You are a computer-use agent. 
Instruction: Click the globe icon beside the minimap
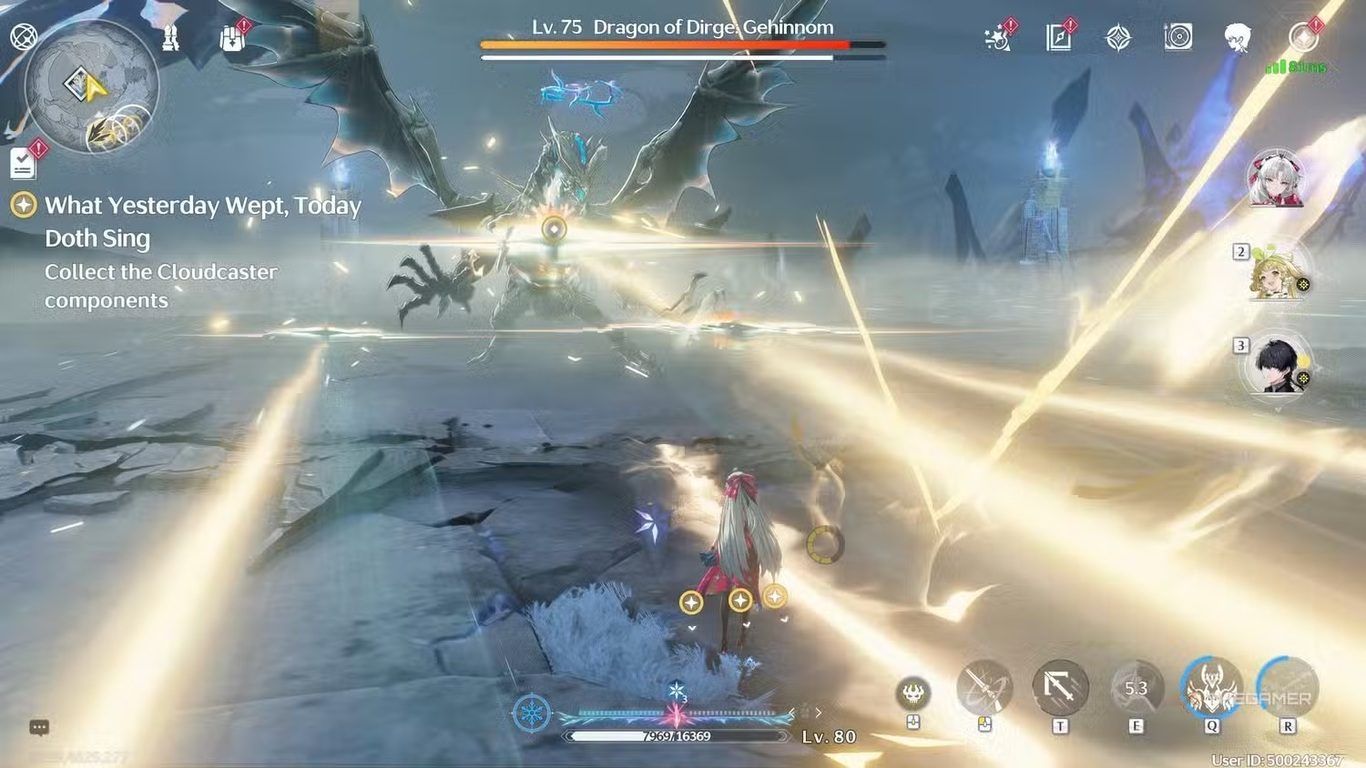[23, 37]
